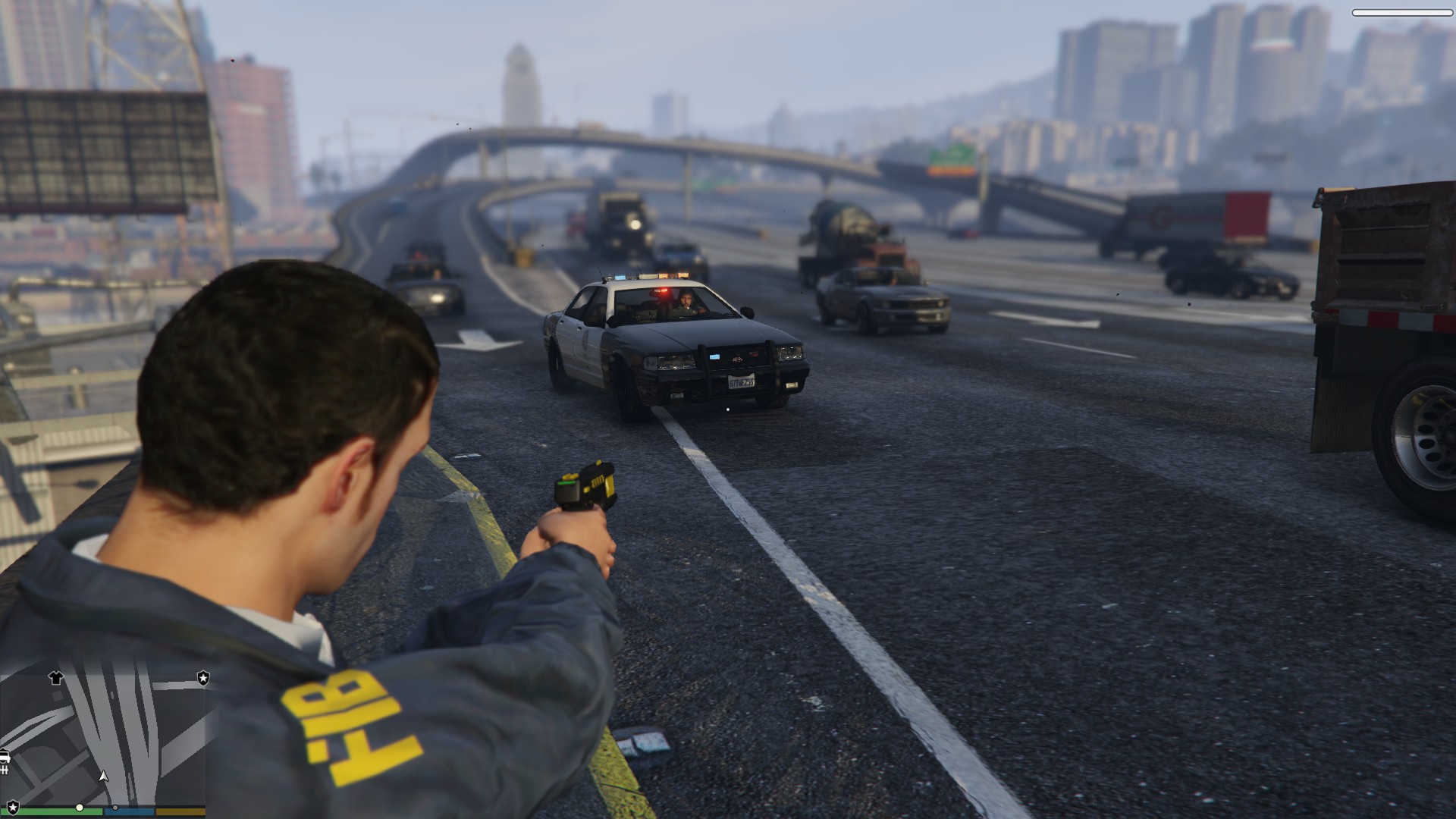The image size is (1456, 819).
Task: Click the clothing store t-shirt marker
Action: 56,677
